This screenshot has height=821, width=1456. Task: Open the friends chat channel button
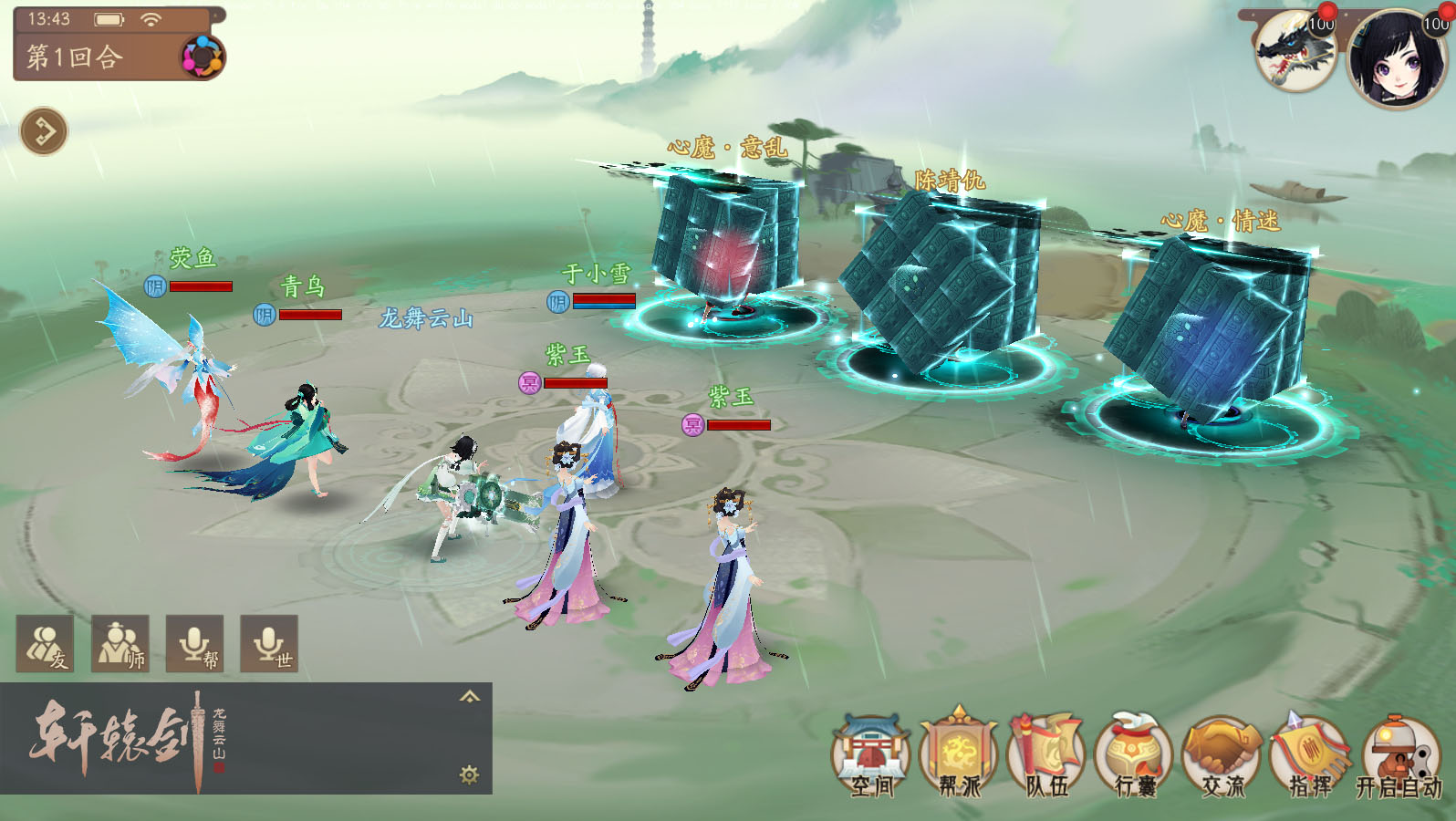pos(46,644)
